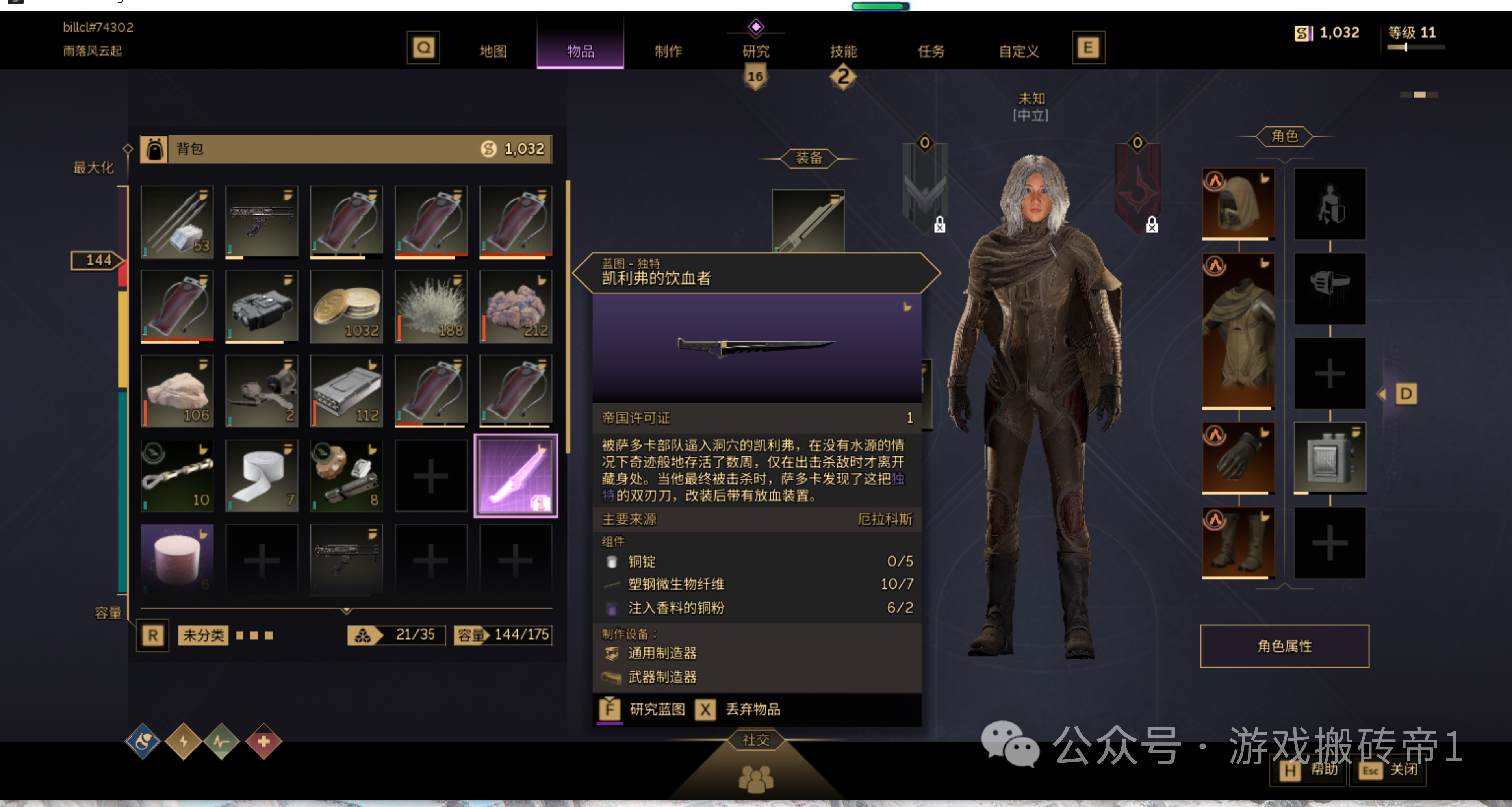Click the equipped hooded headwear slot
1512x807 pixels.
[1238, 204]
